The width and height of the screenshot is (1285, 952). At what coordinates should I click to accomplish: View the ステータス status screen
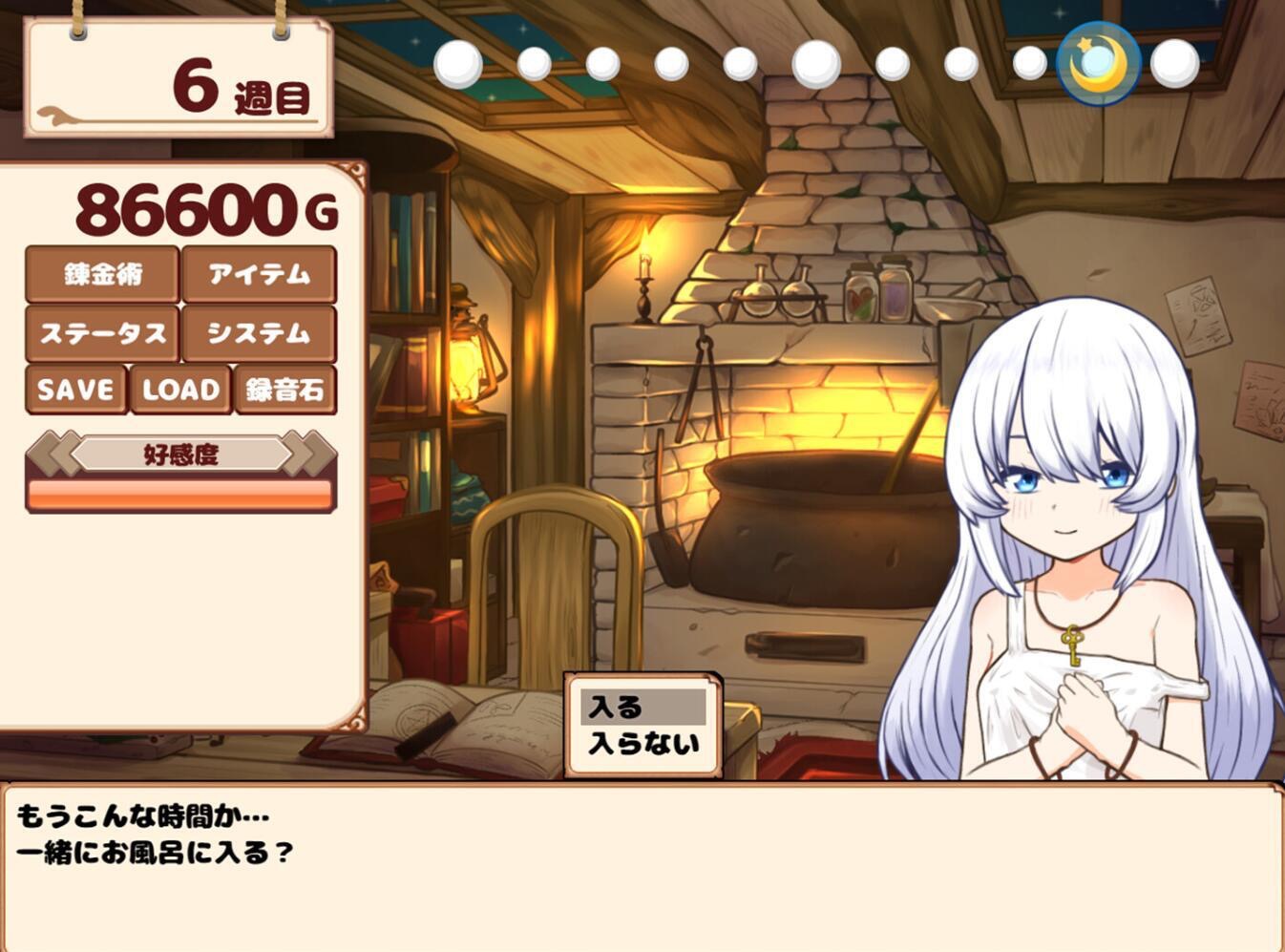(x=101, y=333)
